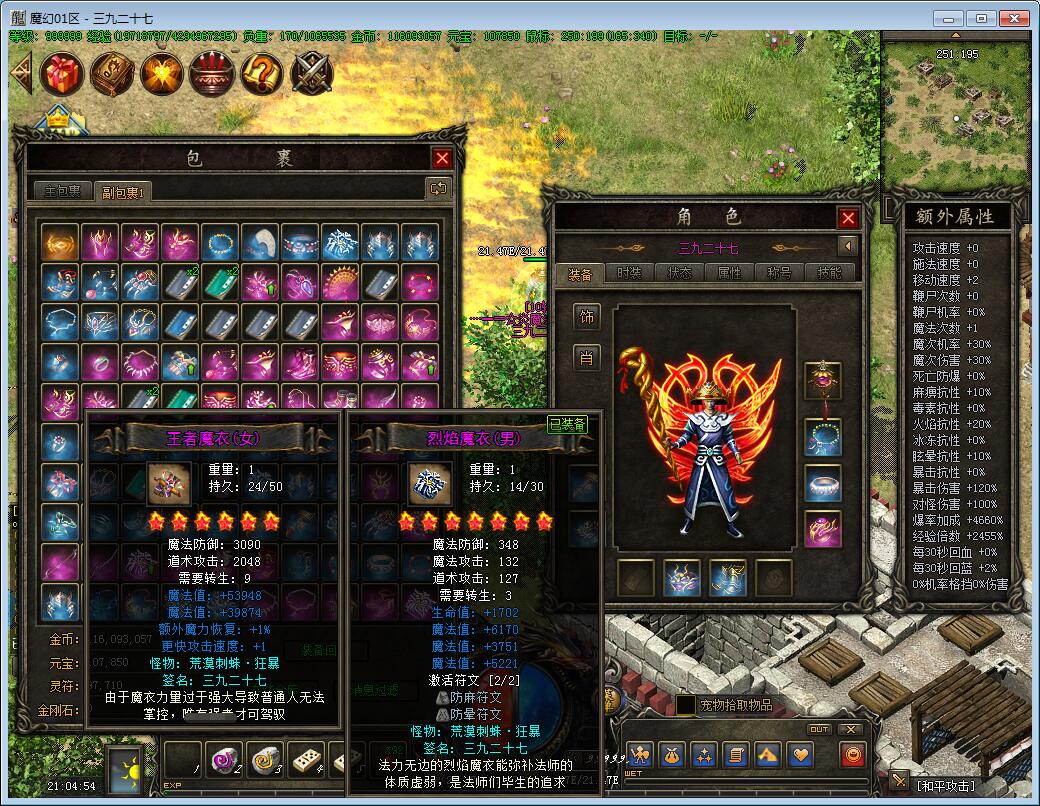Screen dimensions: 1040x806
Task: Maximize the game window
Action: [x=982, y=18]
